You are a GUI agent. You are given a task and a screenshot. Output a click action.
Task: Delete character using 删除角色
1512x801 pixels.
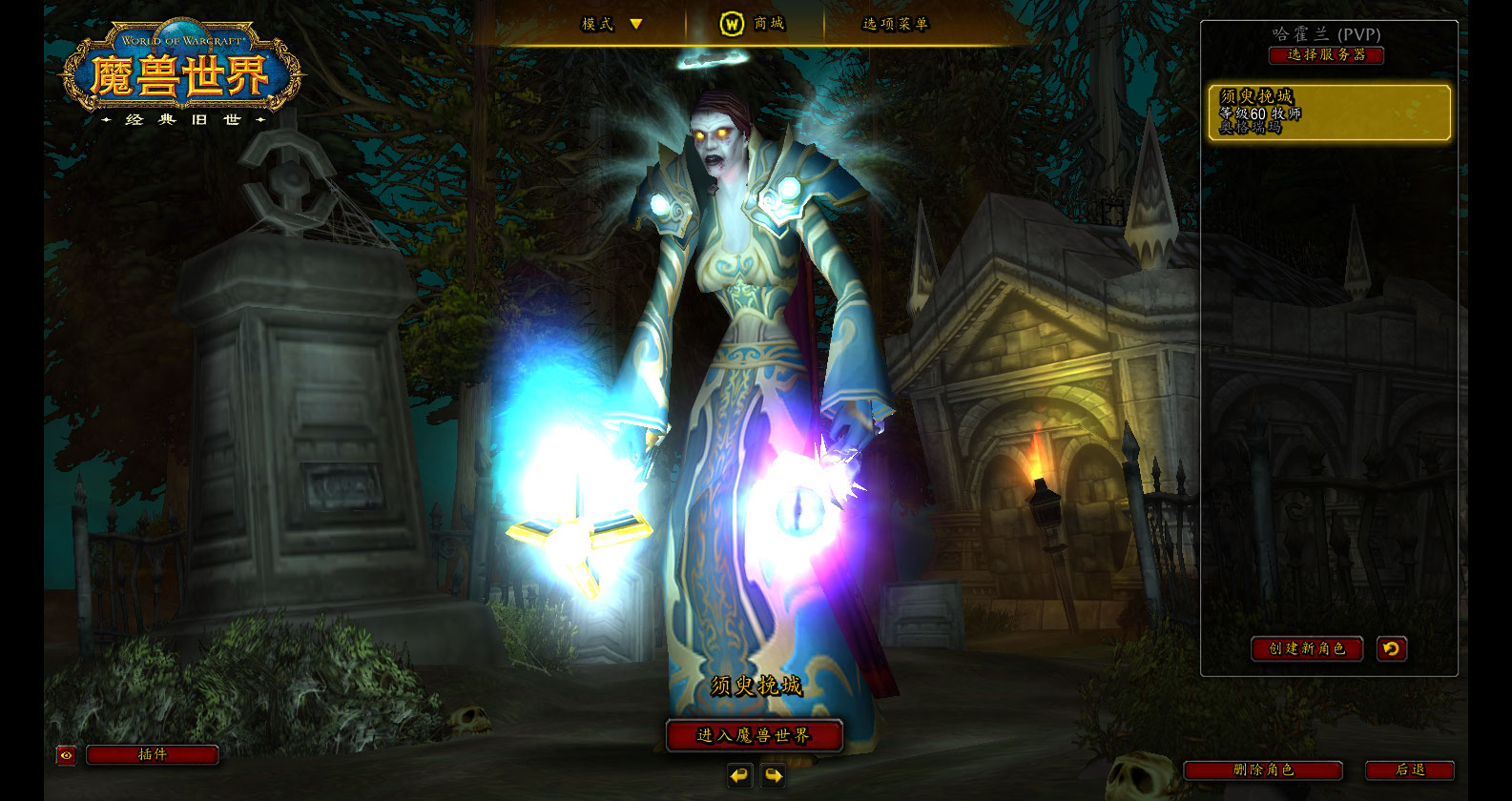tap(1263, 770)
